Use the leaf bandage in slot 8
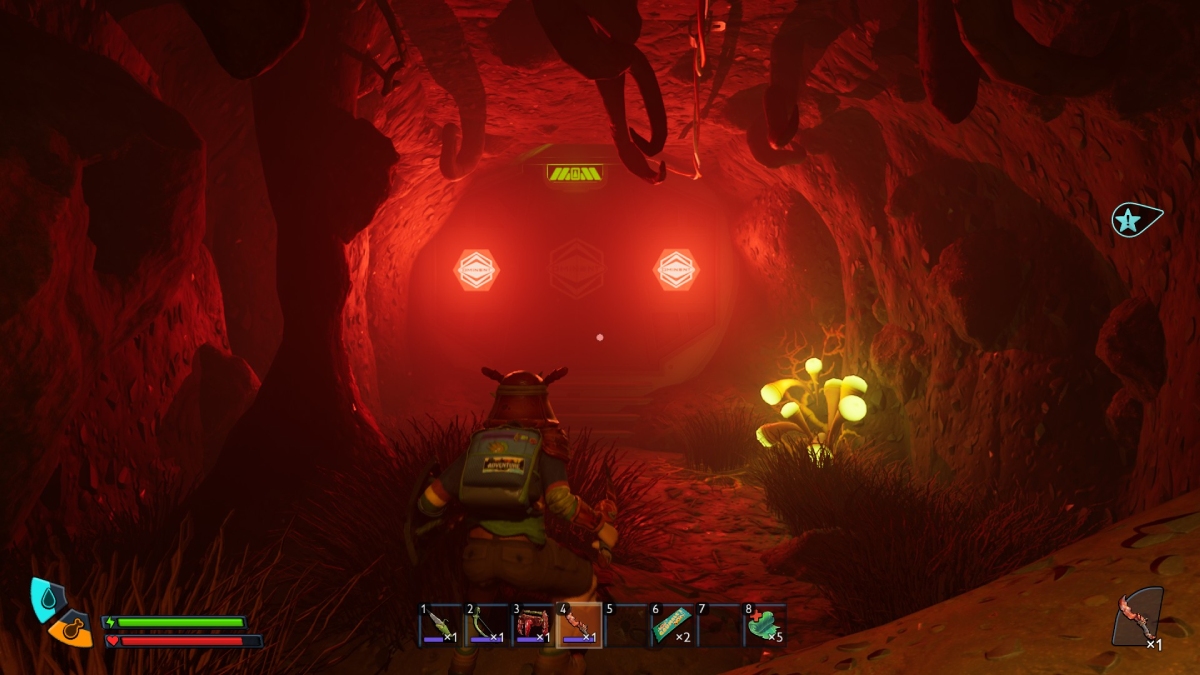 763,625
